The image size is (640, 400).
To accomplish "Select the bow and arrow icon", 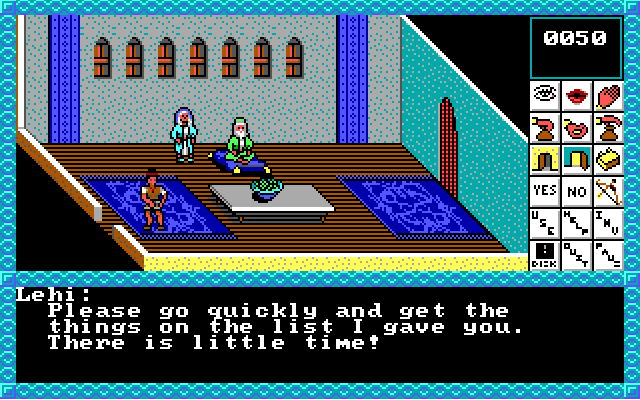I will [x=608, y=190].
